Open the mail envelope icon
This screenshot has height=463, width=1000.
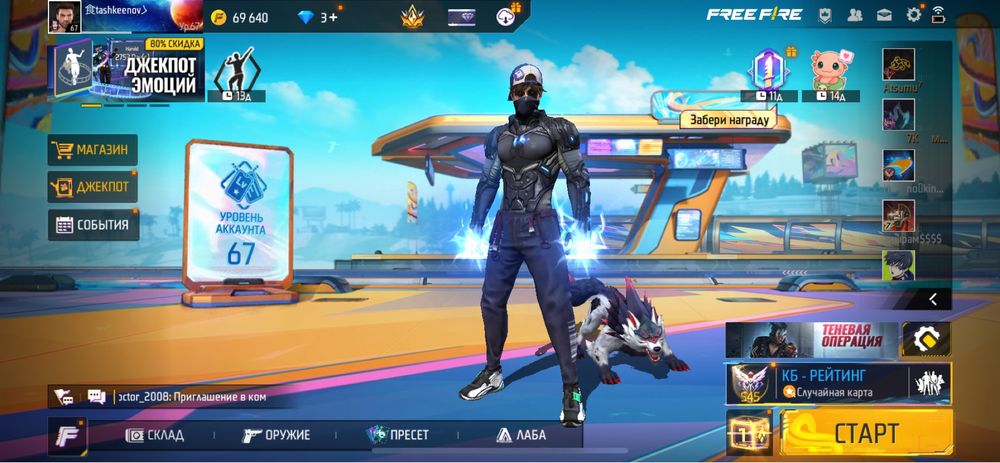[884, 15]
